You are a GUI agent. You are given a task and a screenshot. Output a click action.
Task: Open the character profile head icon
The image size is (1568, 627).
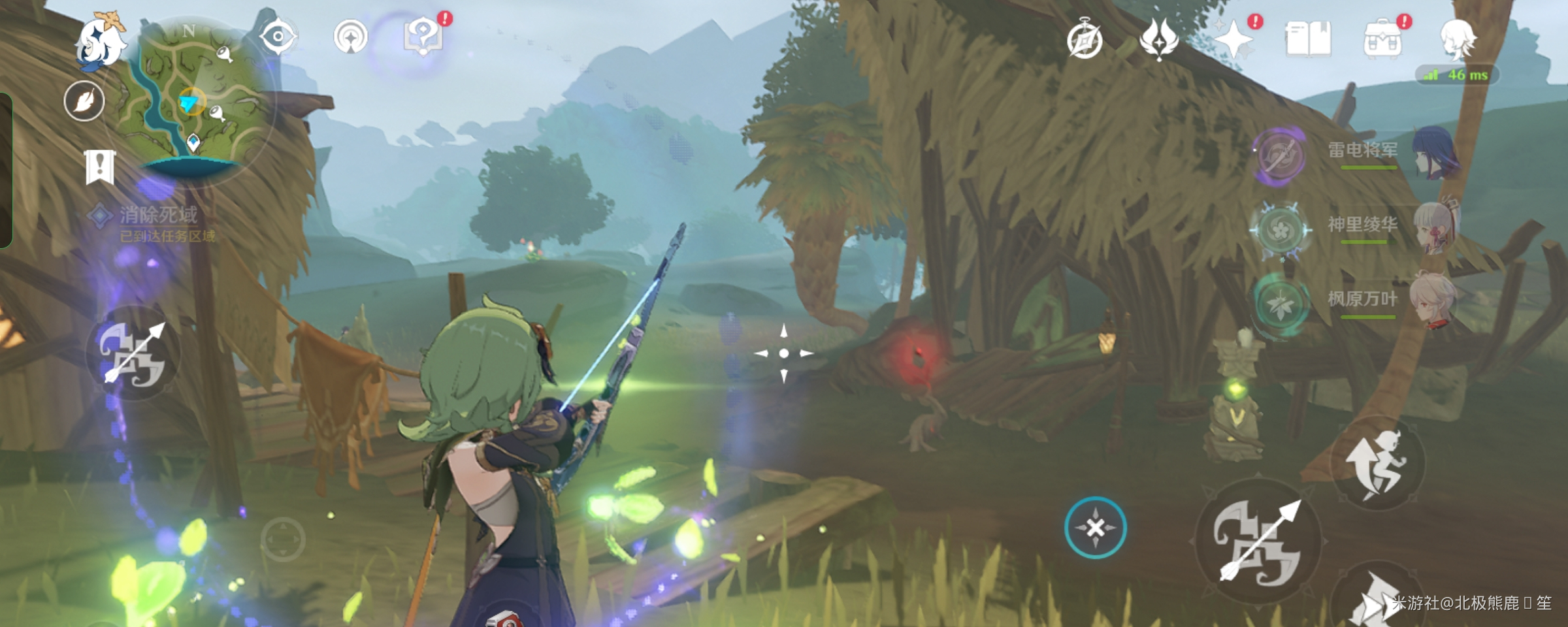1457,39
